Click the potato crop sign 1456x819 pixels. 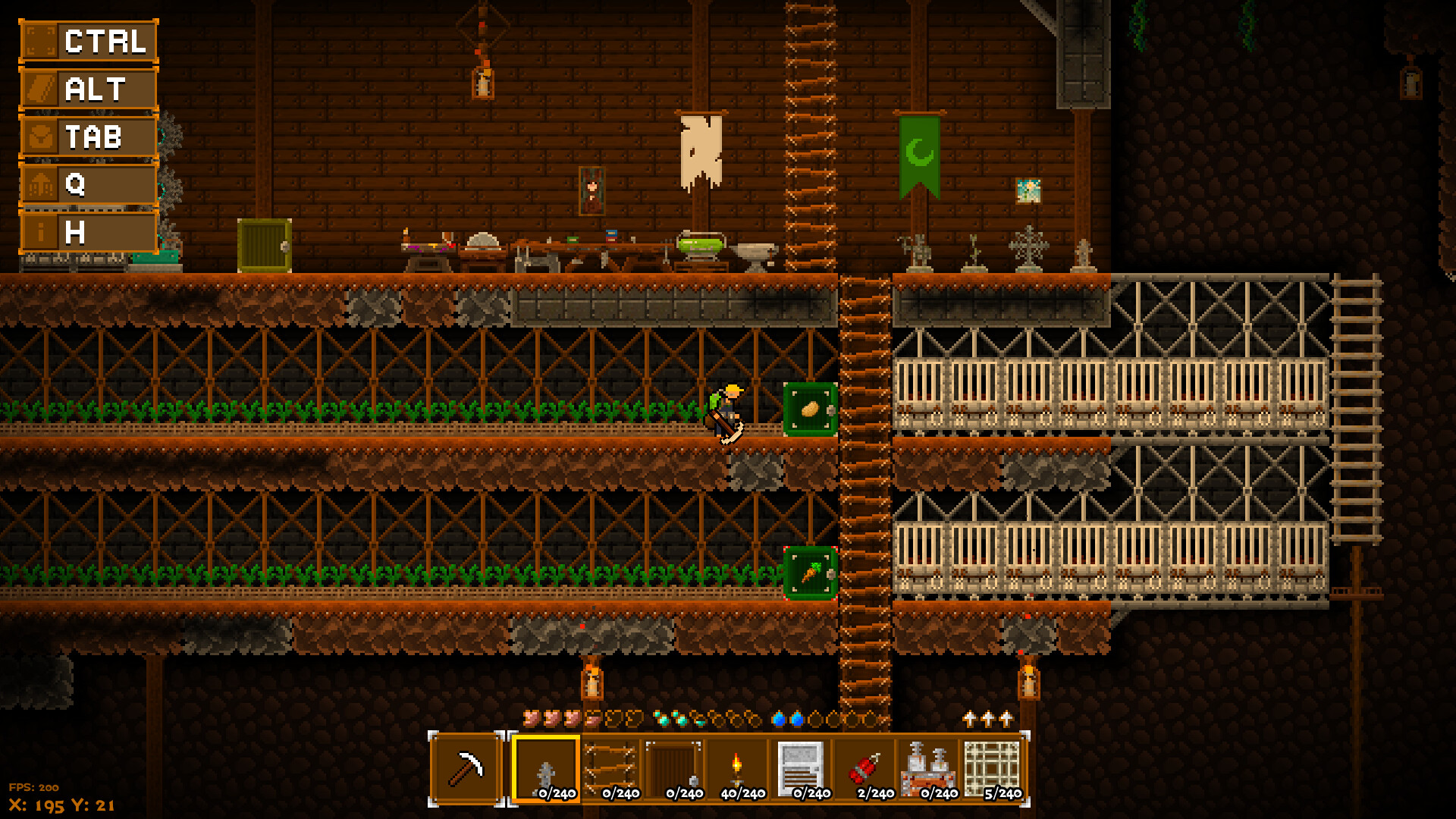[808, 409]
